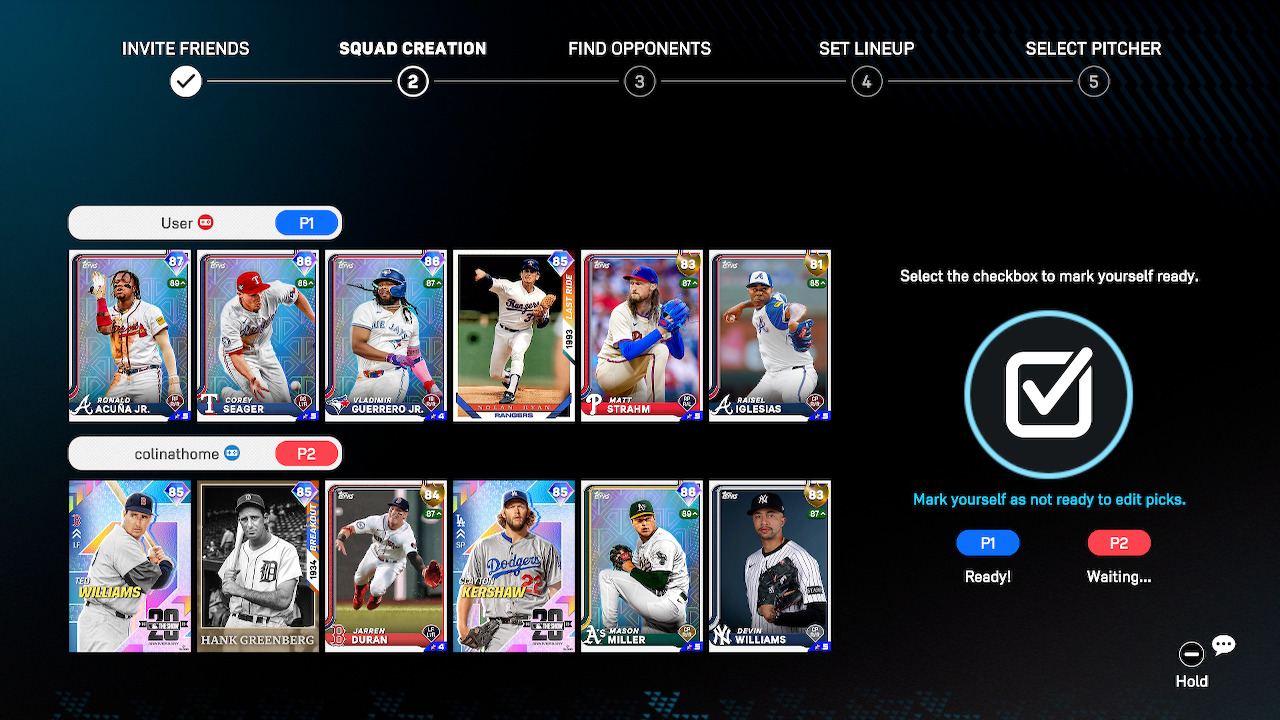Choose the Matt Strahm card
This screenshot has height=720, width=1280.
pos(642,336)
